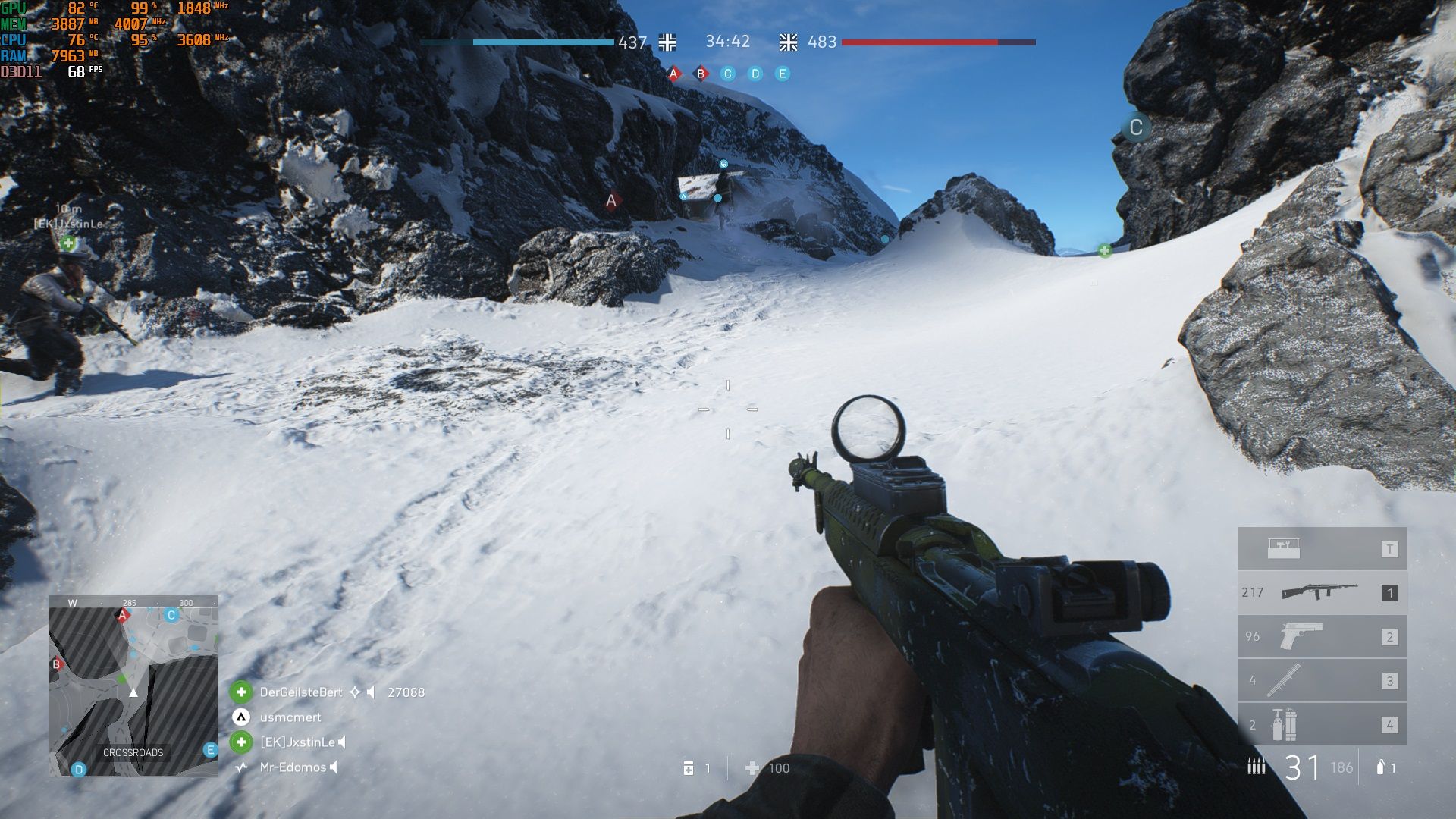This screenshot has height=819, width=1456.
Task: Select the melee knife slot
Action: tap(1322, 680)
